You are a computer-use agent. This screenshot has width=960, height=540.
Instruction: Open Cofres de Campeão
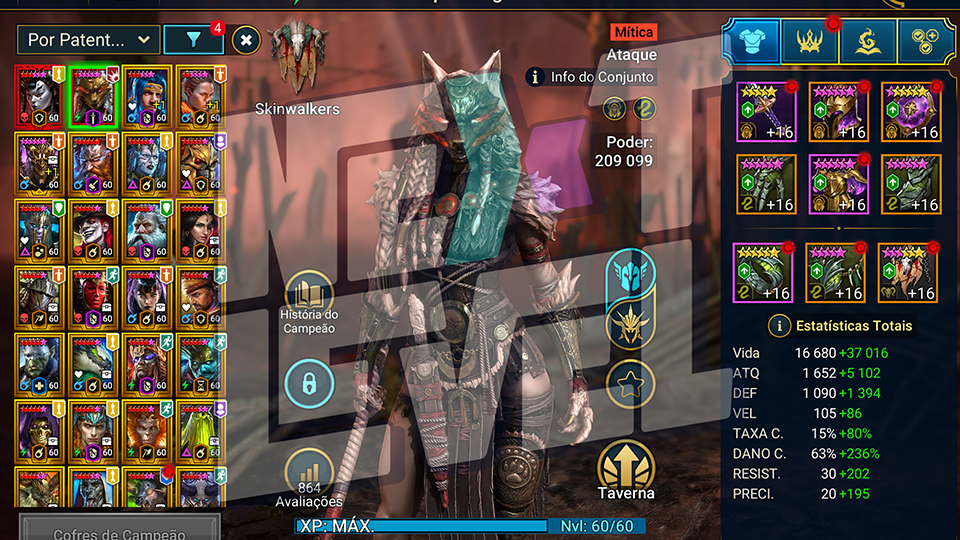[120, 528]
